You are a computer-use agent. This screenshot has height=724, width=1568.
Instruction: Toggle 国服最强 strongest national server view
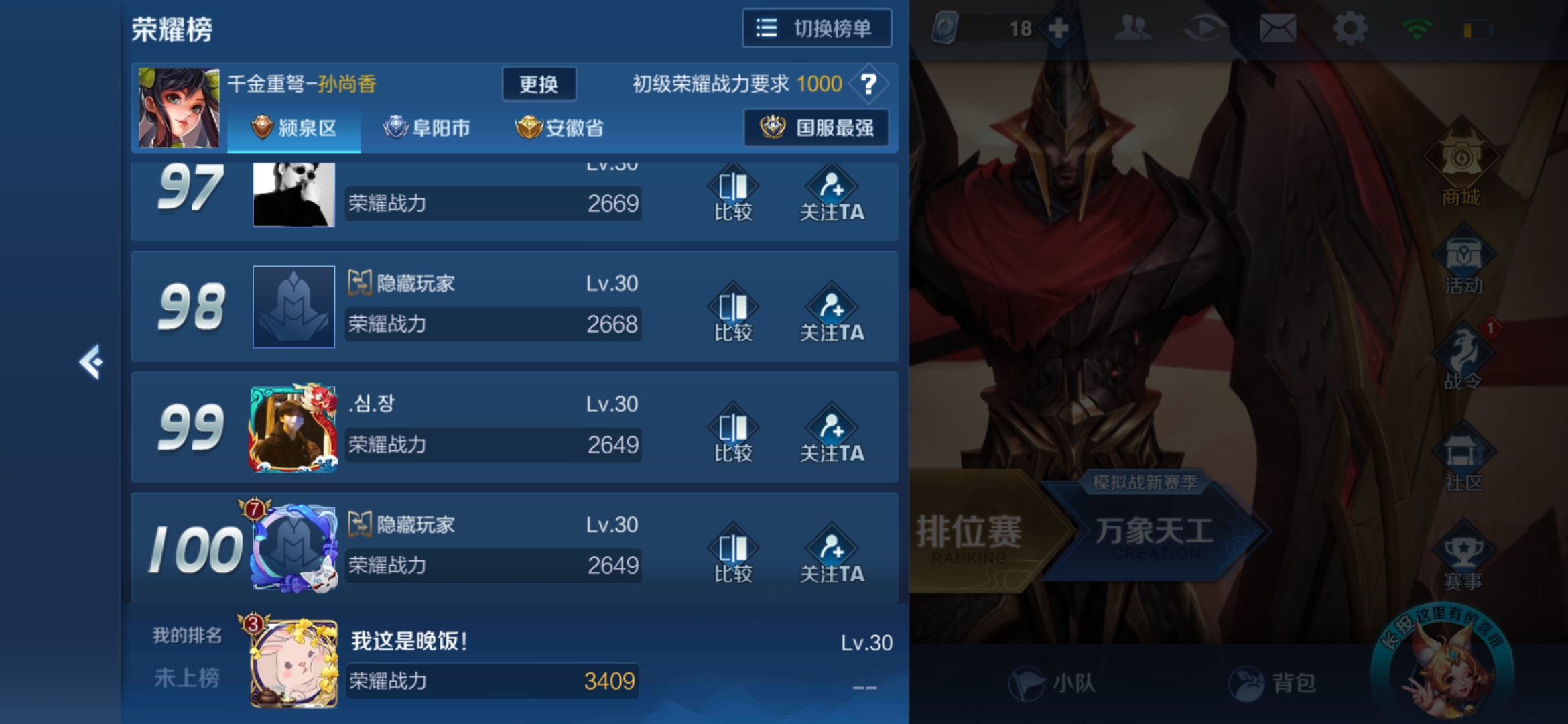tap(816, 128)
